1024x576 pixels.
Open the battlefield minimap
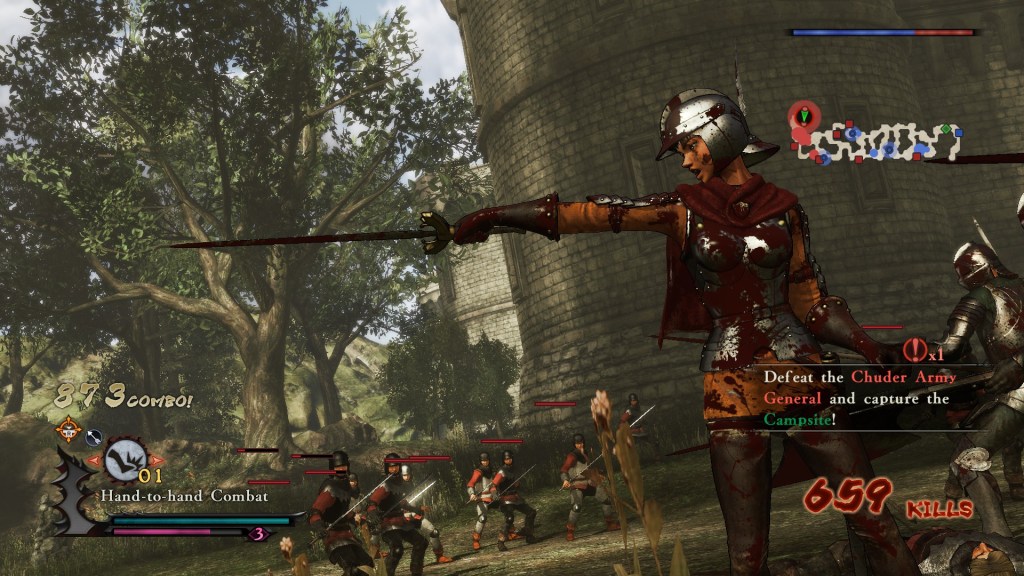[x=880, y=140]
